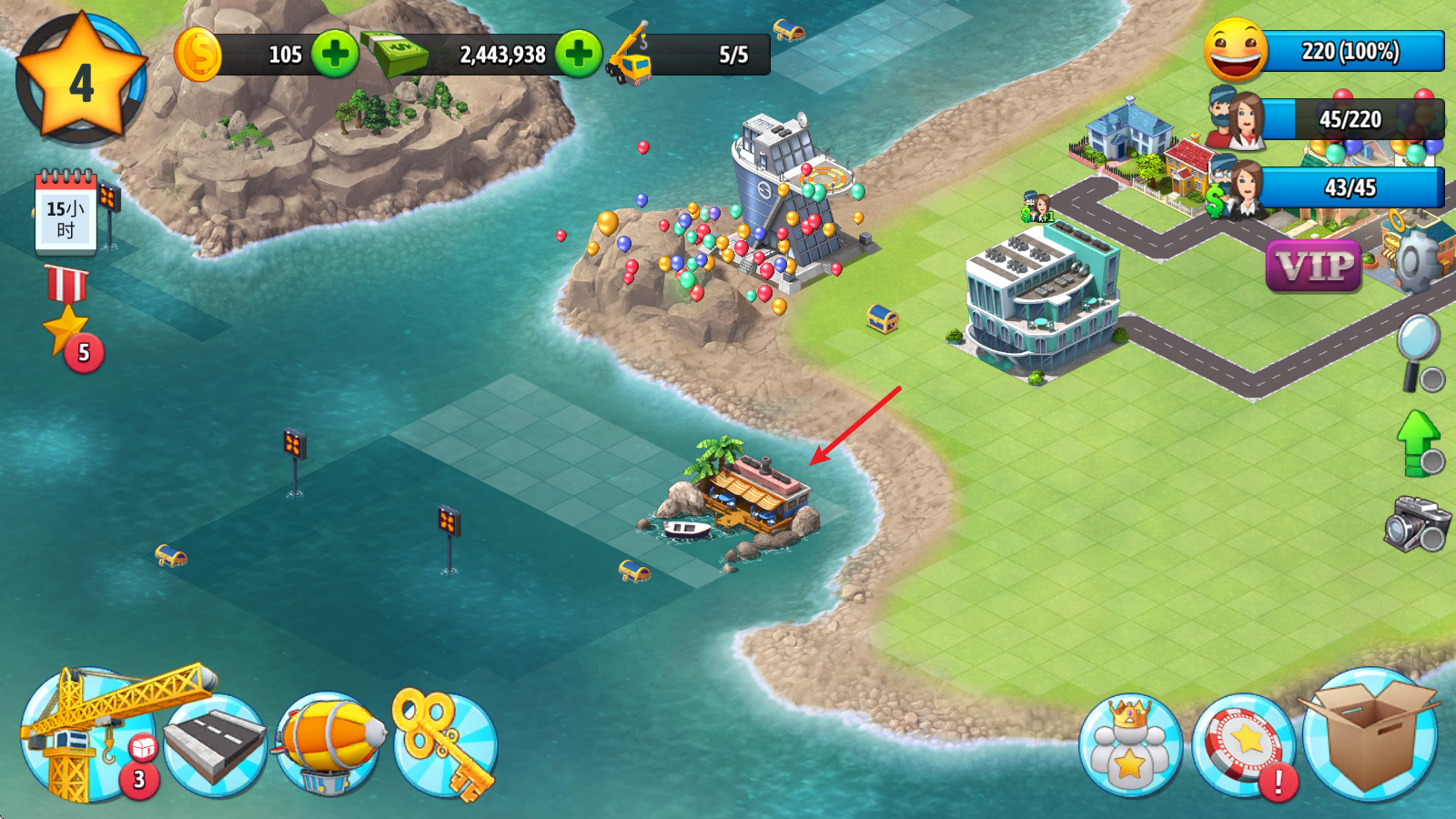
Task: Open the VIP offer
Action: (1313, 267)
